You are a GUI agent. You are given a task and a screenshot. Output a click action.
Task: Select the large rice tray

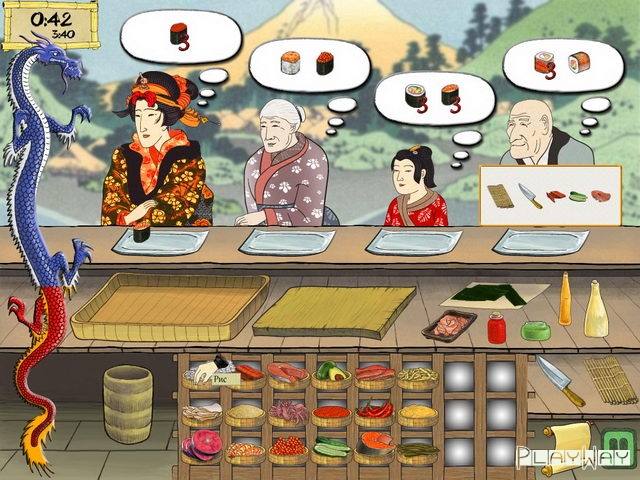[x=170, y=305]
